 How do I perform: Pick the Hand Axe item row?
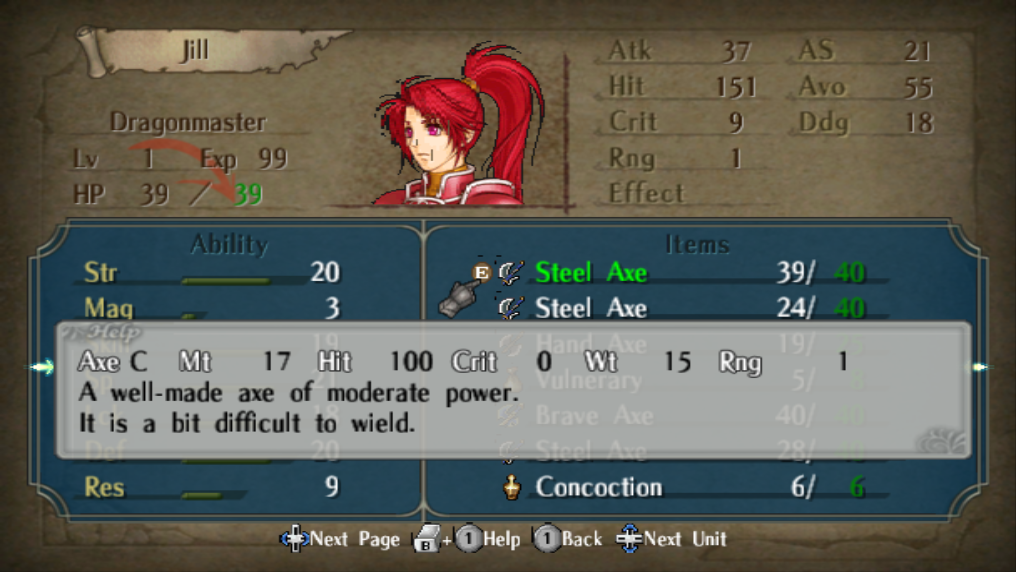[x=591, y=344]
